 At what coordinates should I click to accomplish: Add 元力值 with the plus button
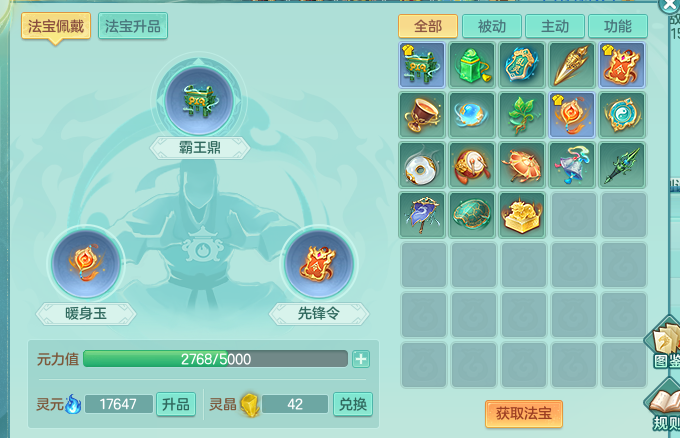coord(361,359)
